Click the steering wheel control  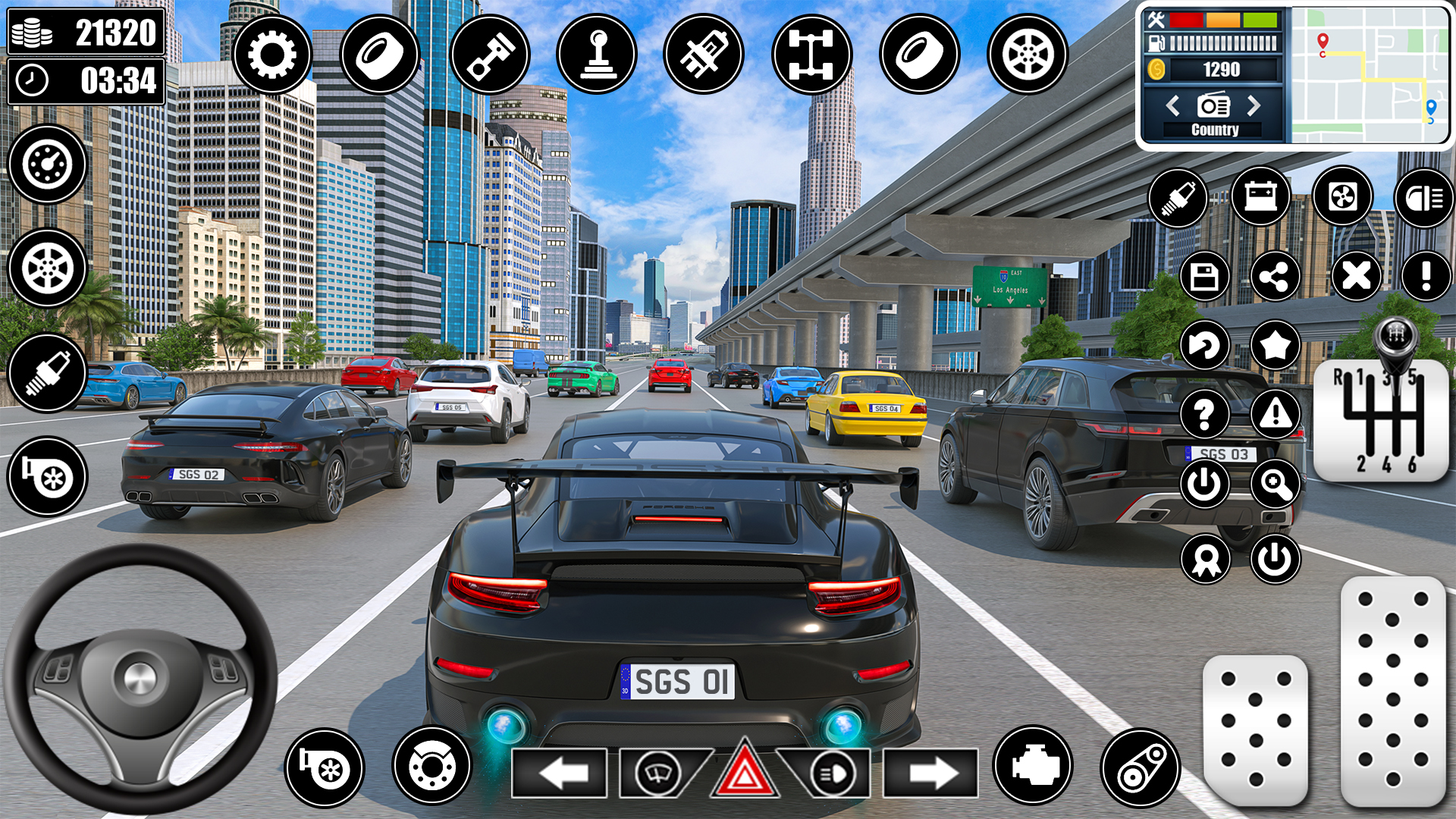[140, 677]
